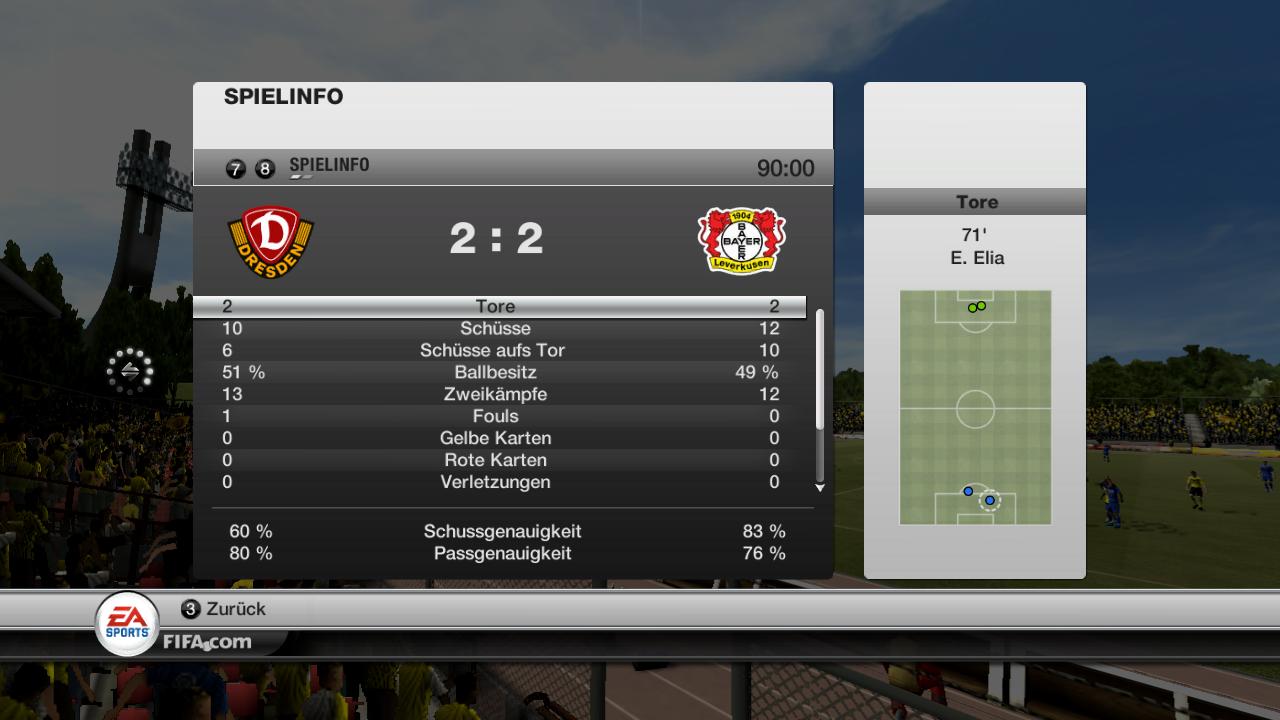Select the Gelbe Karten row
Image resolution: width=1280 pixels, height=720 pixels.
[496, 438]
